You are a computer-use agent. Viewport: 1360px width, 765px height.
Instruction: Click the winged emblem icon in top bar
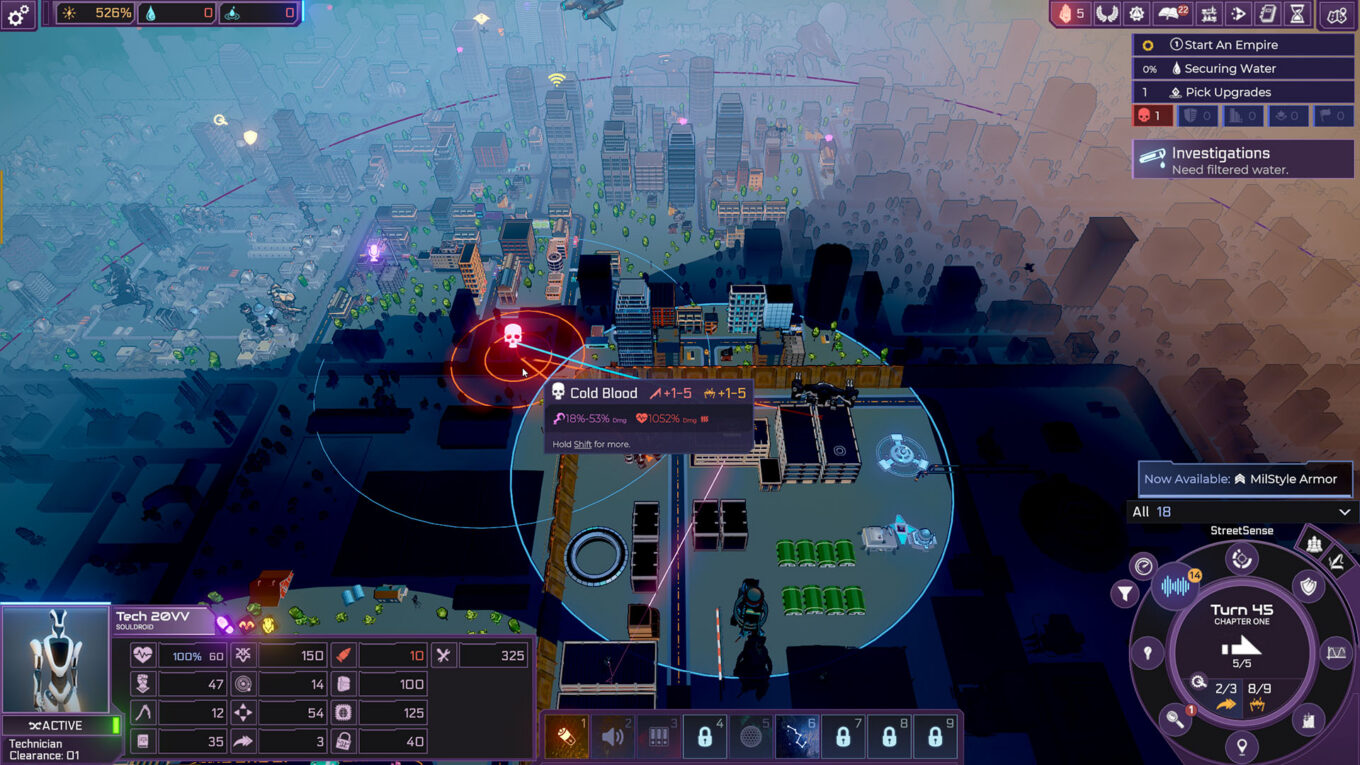[x=1107, y=14]
